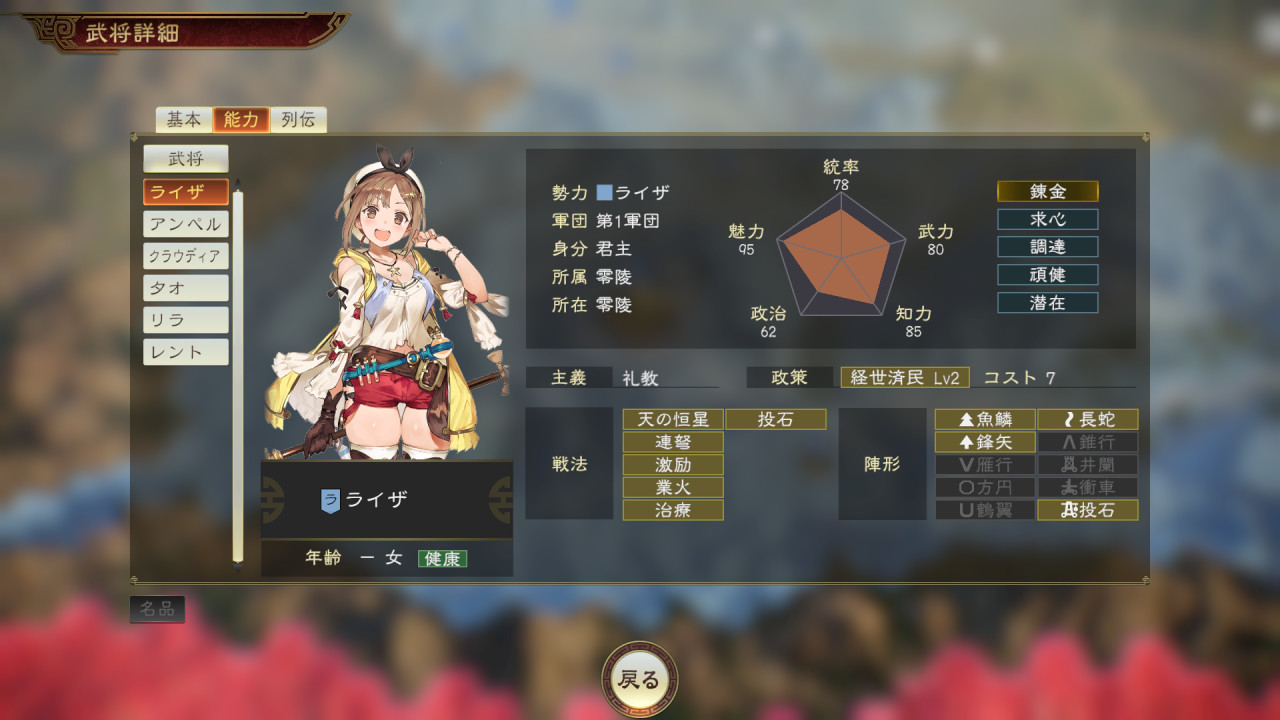Click the 名品 button
This screenshot has height=720, width=1280.
tap(156, 608)
